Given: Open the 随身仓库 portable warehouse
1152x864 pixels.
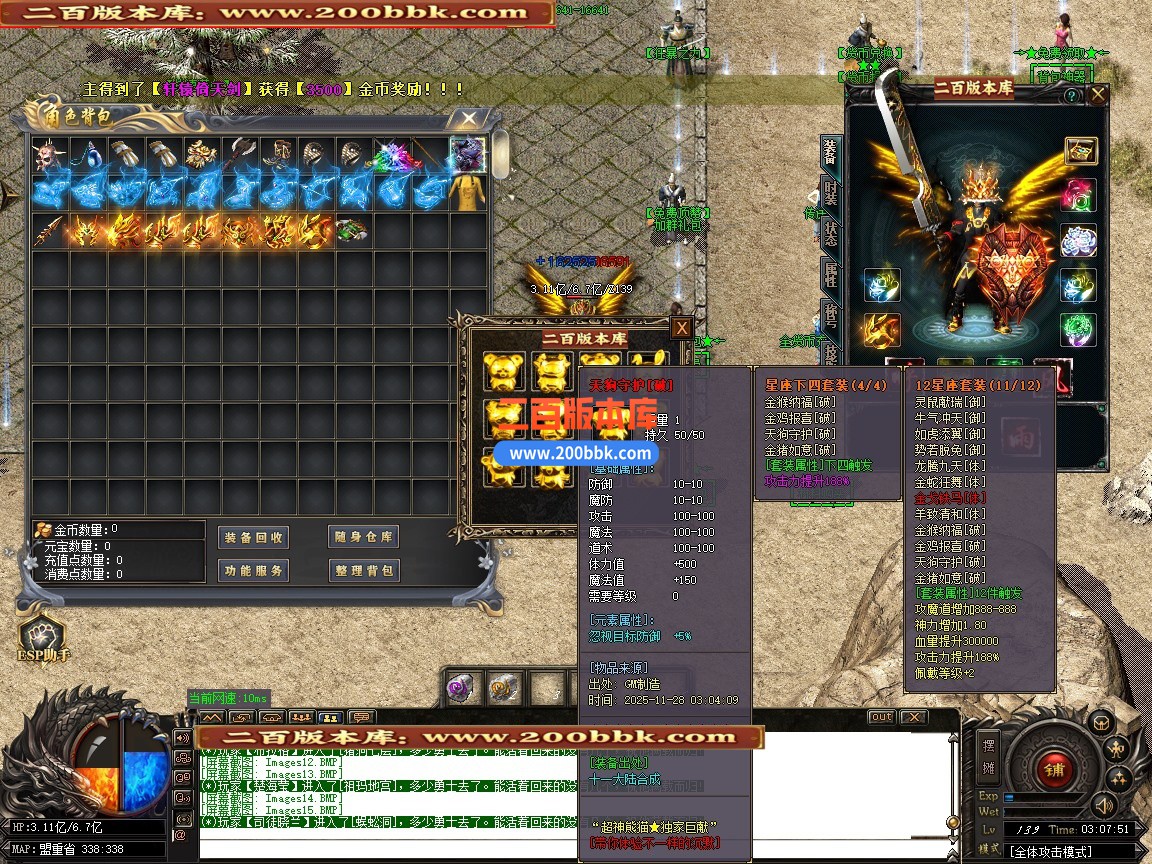Looking at the screenshot, I should coord(363,537).
